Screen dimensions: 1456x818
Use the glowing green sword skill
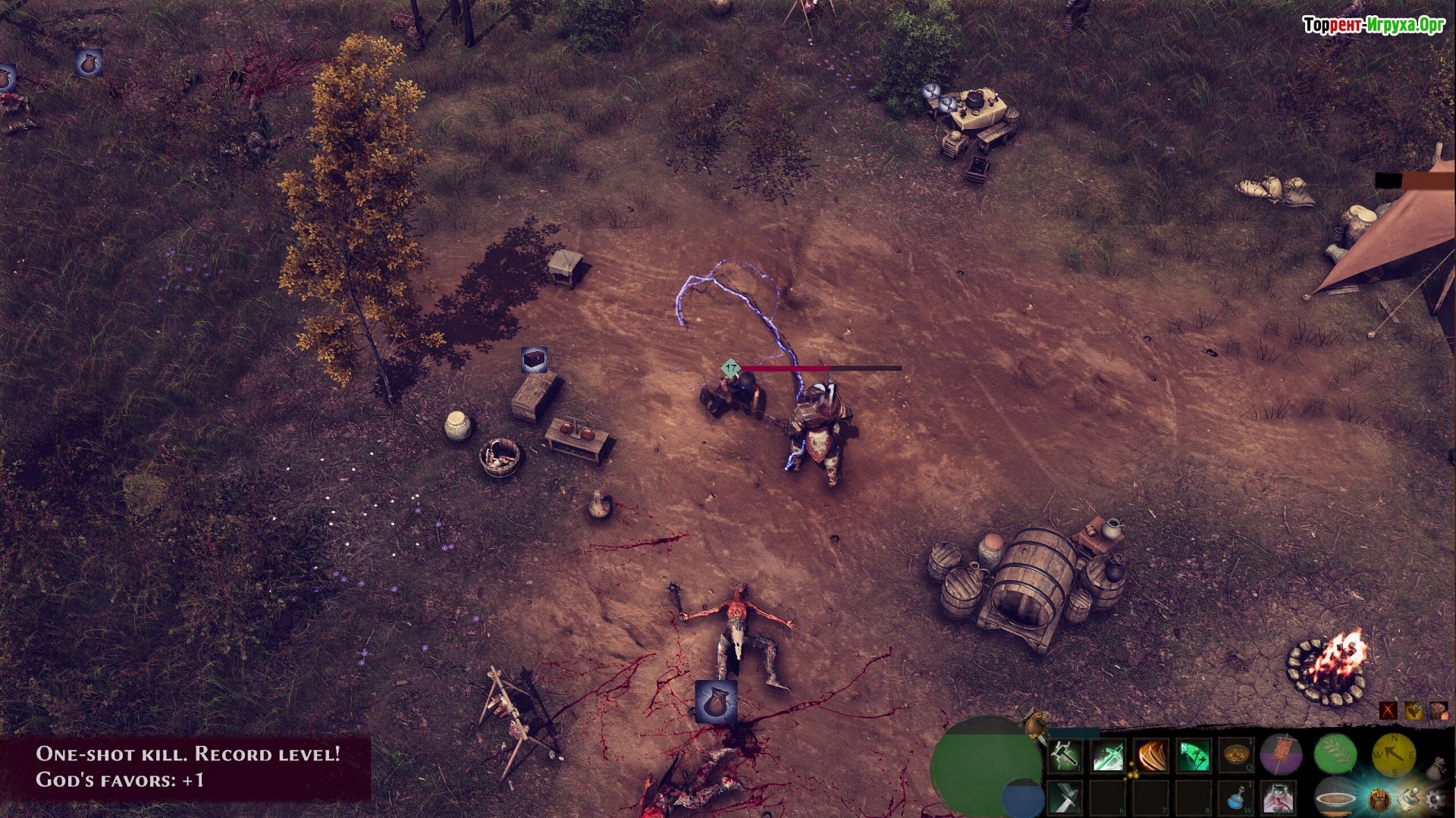1108,756
